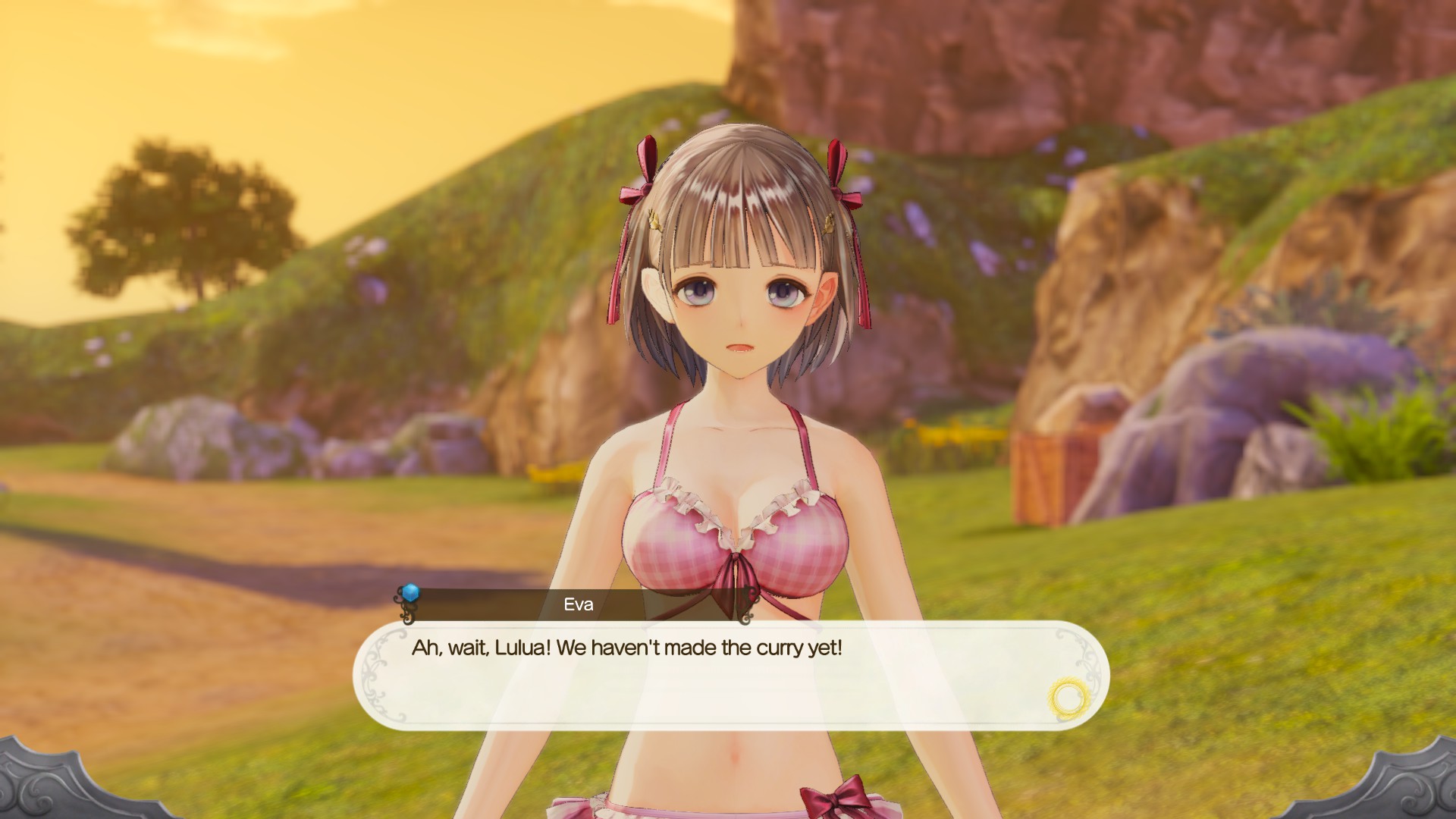Select the gray engraved frame corner at bottom left
Image resolution: width=1456 pixels, height=819 pixels.
pos(53,789)
